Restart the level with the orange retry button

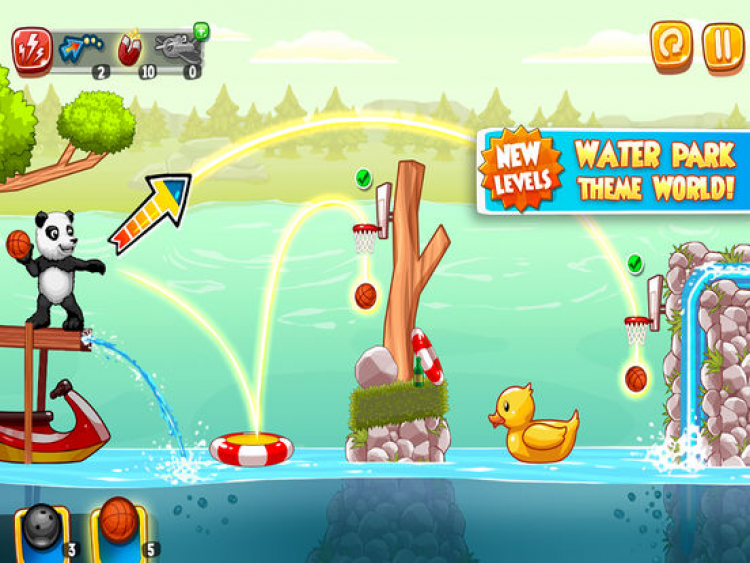[x=671, y=46]
